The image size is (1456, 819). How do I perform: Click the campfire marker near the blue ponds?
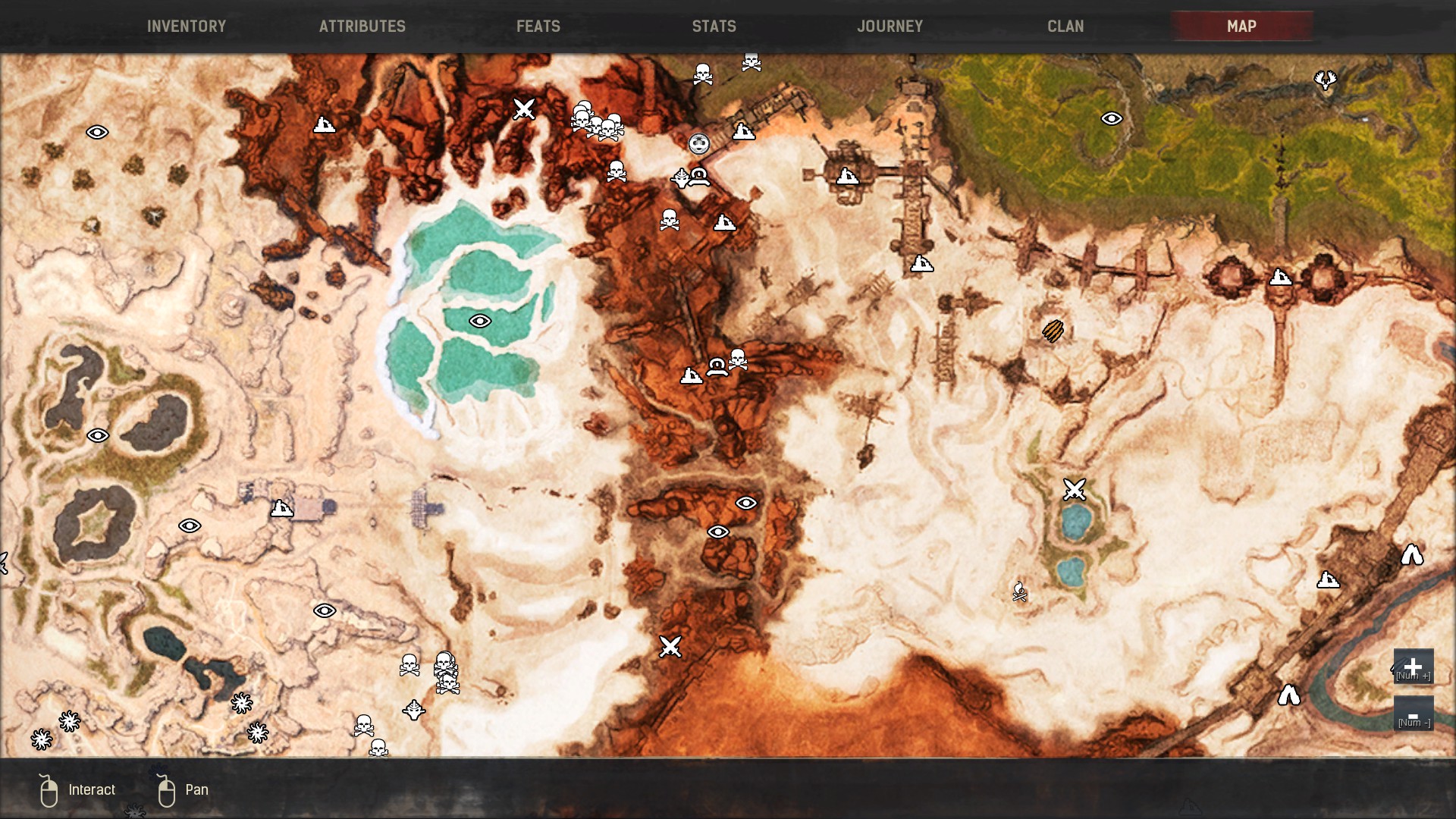(x=1020, y=591)
